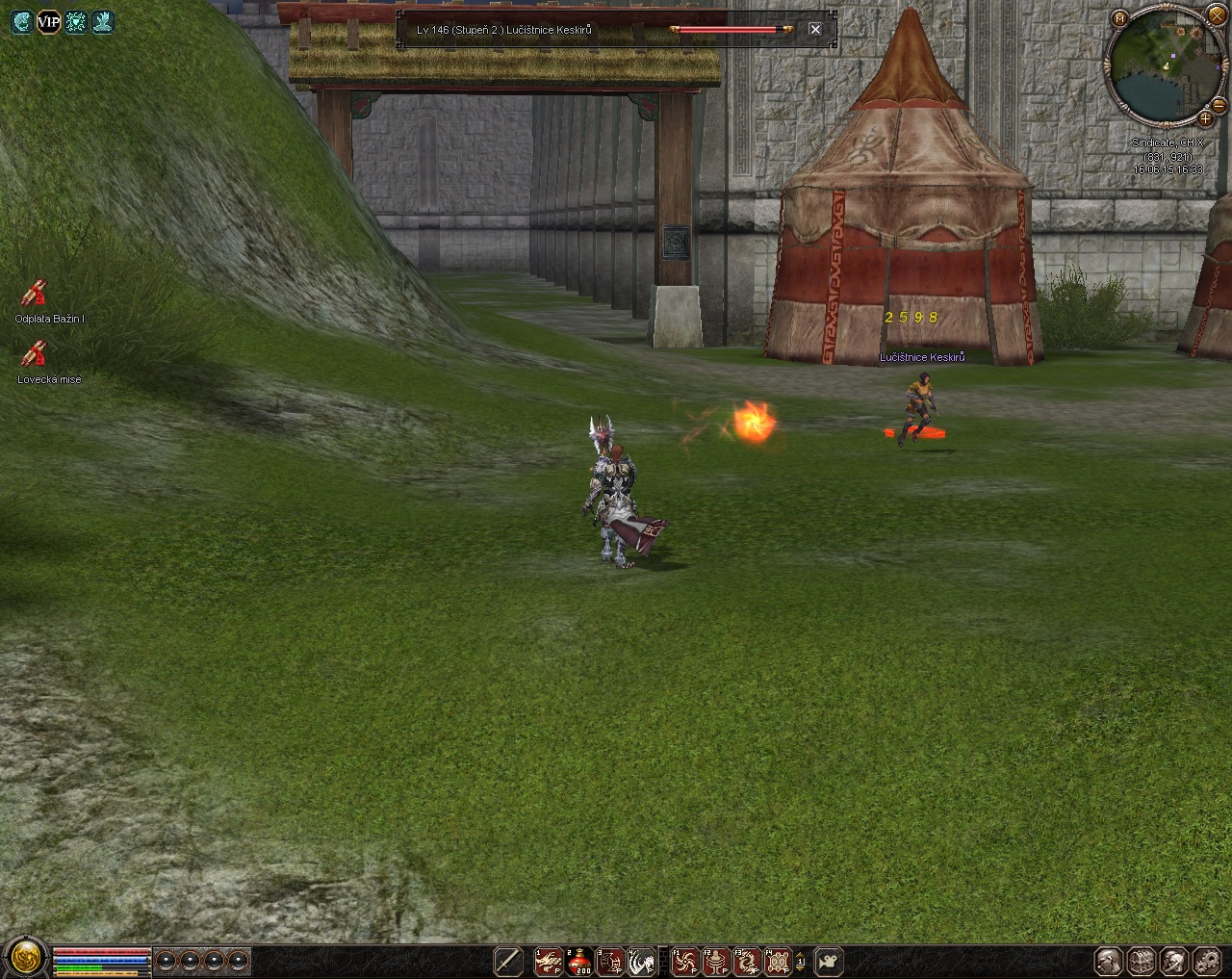The image size is (1232, 979).
Task: Toggle the camera view mode button
Action: [x=829, y=961]
